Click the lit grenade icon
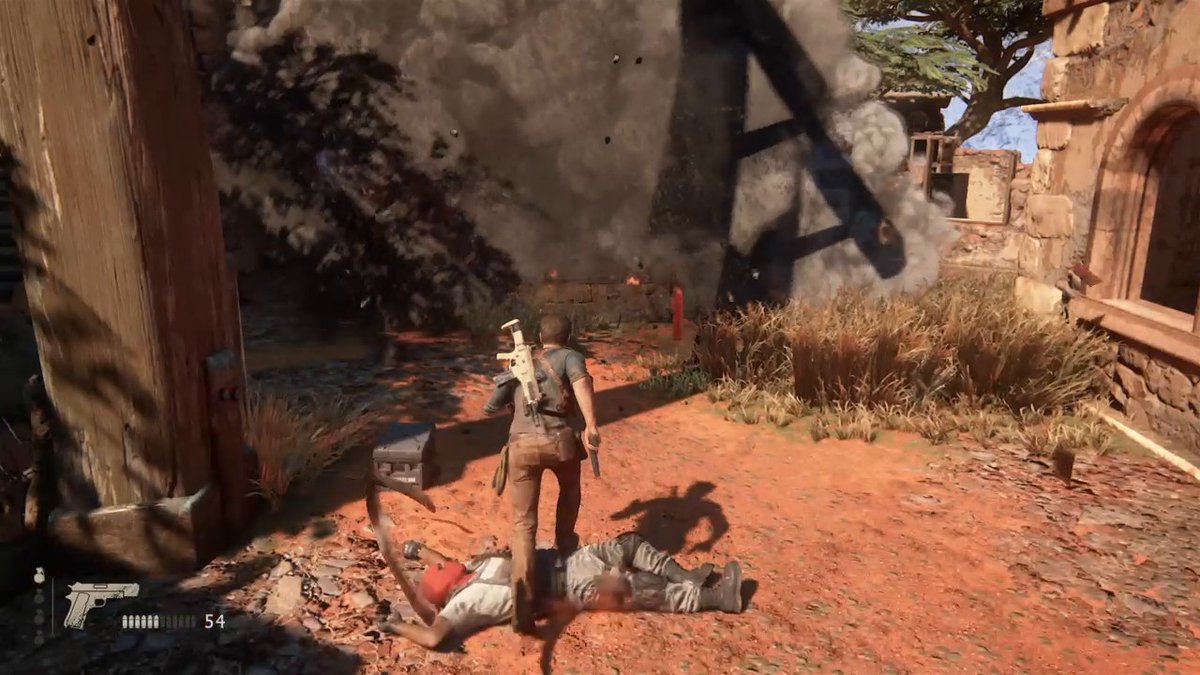The height and width of the screenshot is (675, 1200). [x=39, y=577]
